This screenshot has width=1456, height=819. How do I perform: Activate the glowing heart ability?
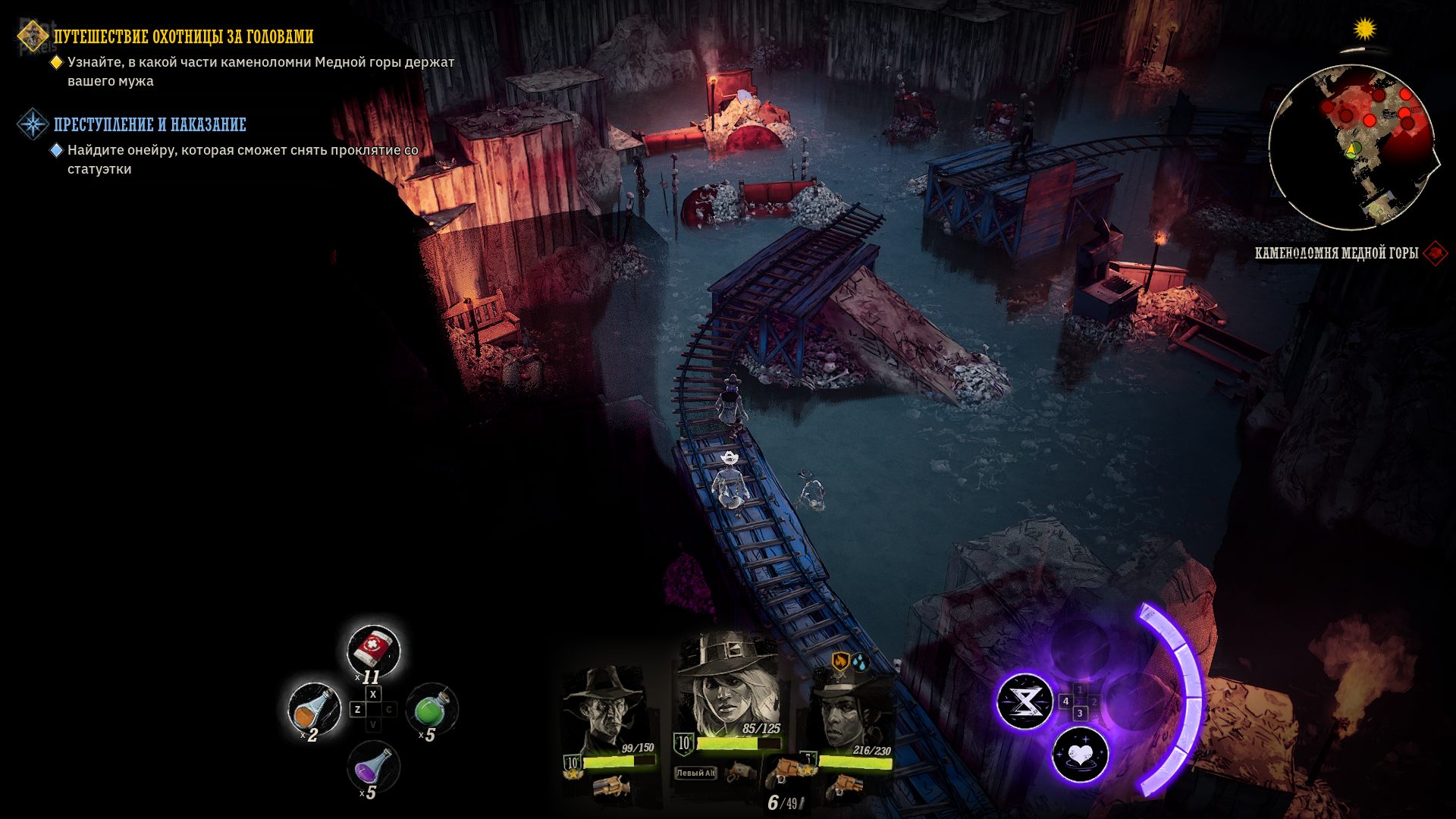click(1080, 755)
